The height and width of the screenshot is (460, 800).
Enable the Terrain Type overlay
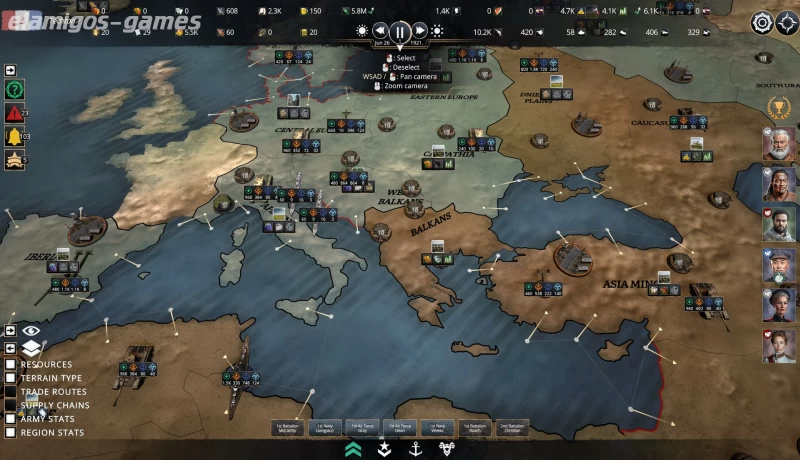(11, 379)
